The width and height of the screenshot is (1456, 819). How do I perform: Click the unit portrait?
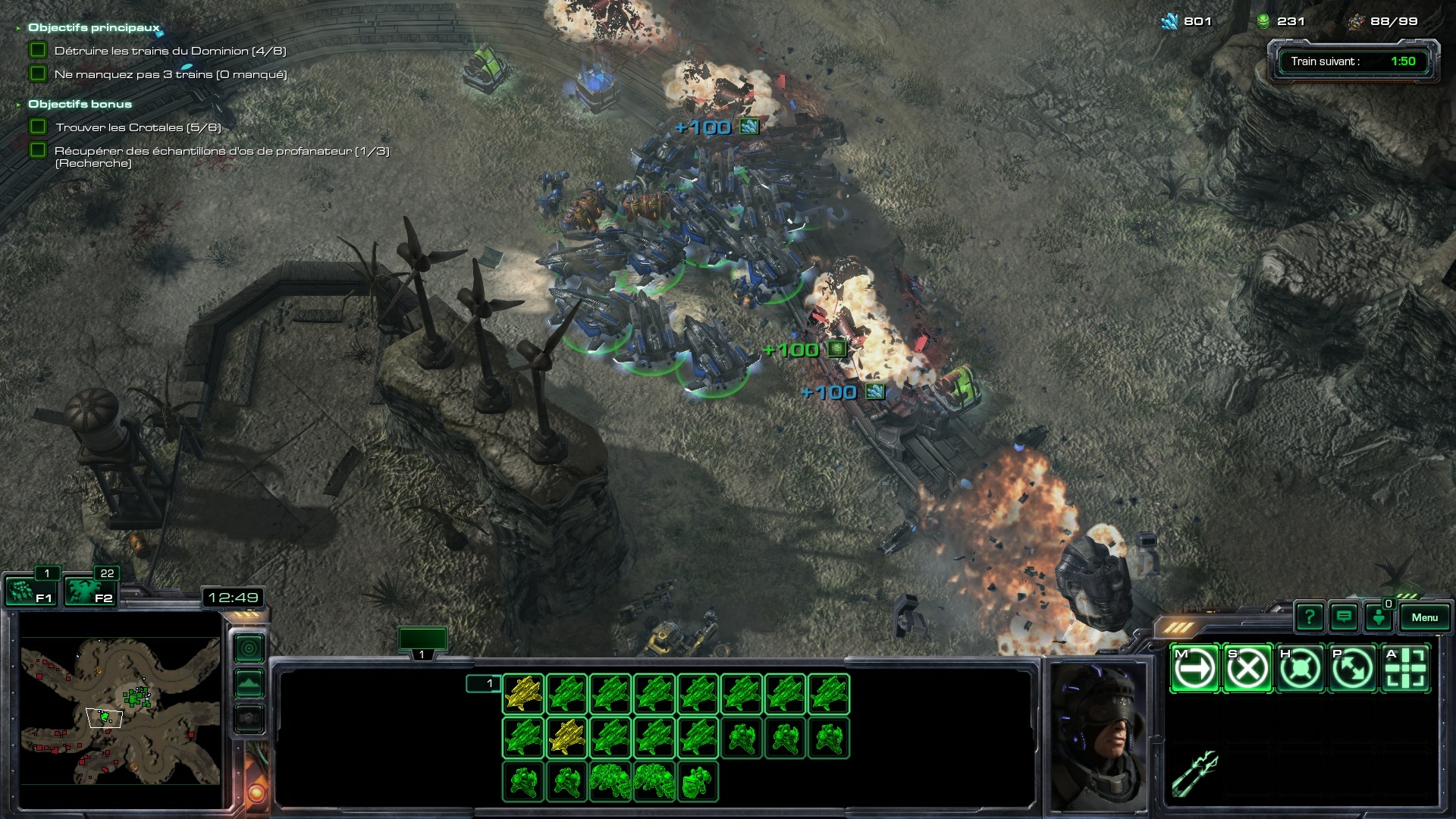tap(1097, 736)
